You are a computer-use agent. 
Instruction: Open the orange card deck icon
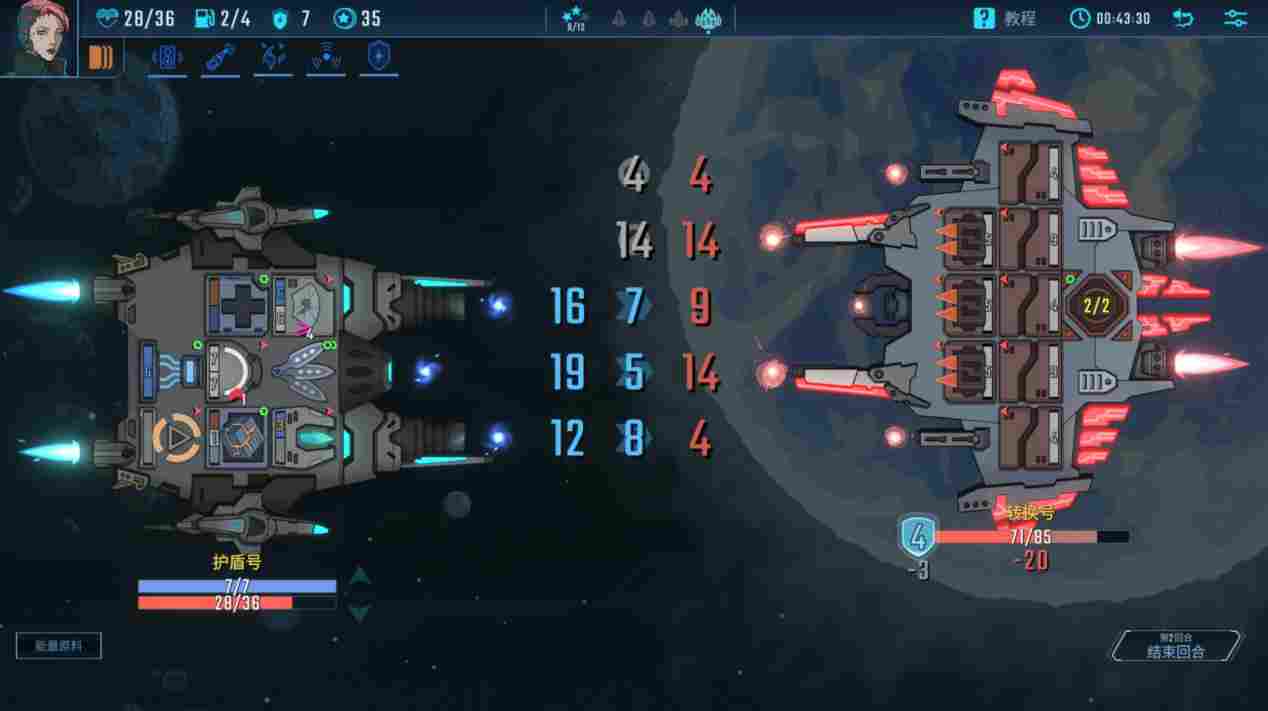[x=100, y=57]
